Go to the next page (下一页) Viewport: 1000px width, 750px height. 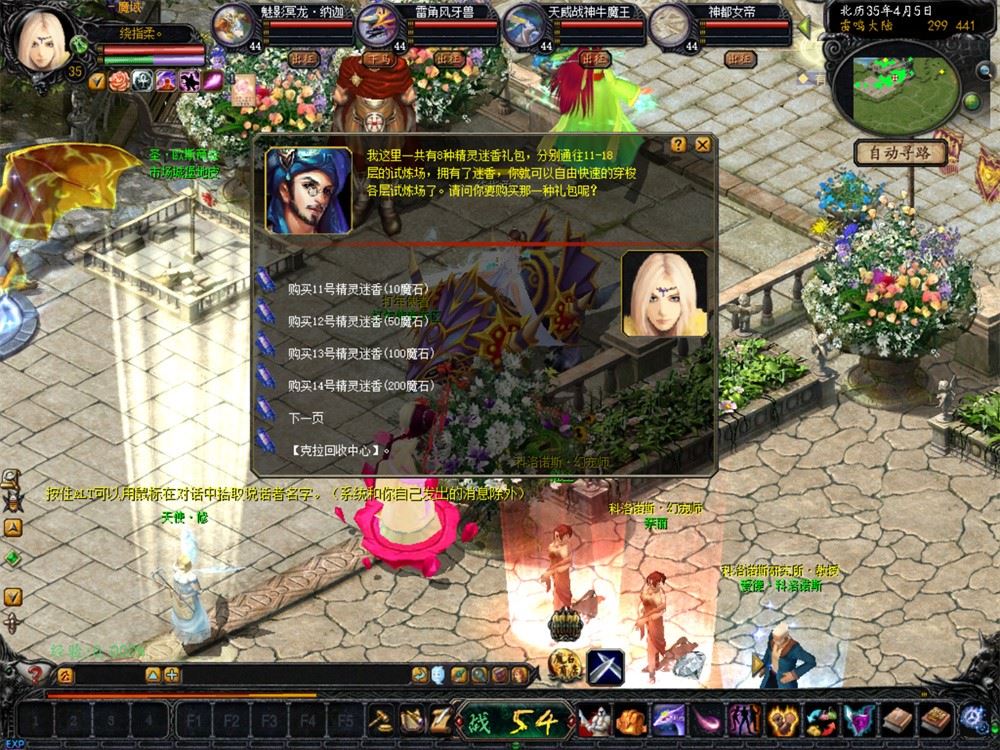pyautogui.click(x=306, y=417)
